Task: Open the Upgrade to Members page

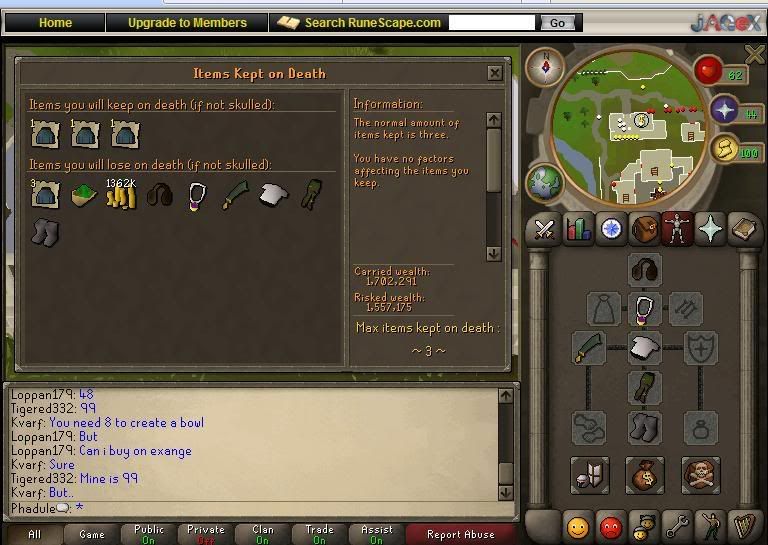Action: pyautogui.click(x=187, y=22)
